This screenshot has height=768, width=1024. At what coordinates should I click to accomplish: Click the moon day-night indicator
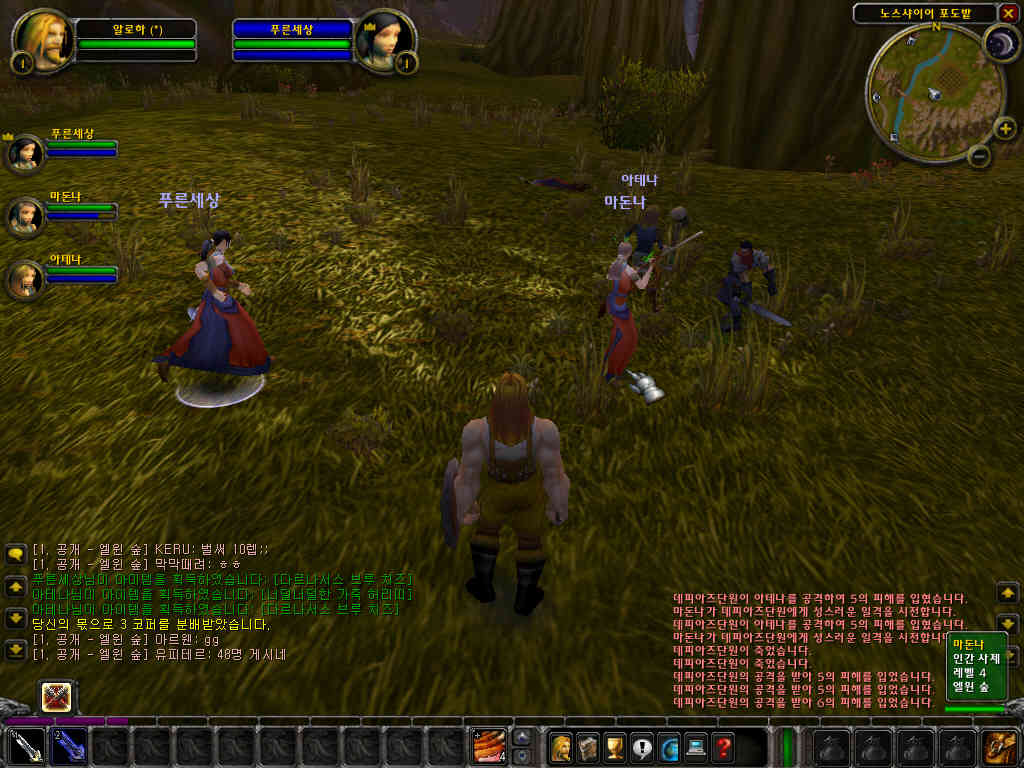[x=999, y=42]
